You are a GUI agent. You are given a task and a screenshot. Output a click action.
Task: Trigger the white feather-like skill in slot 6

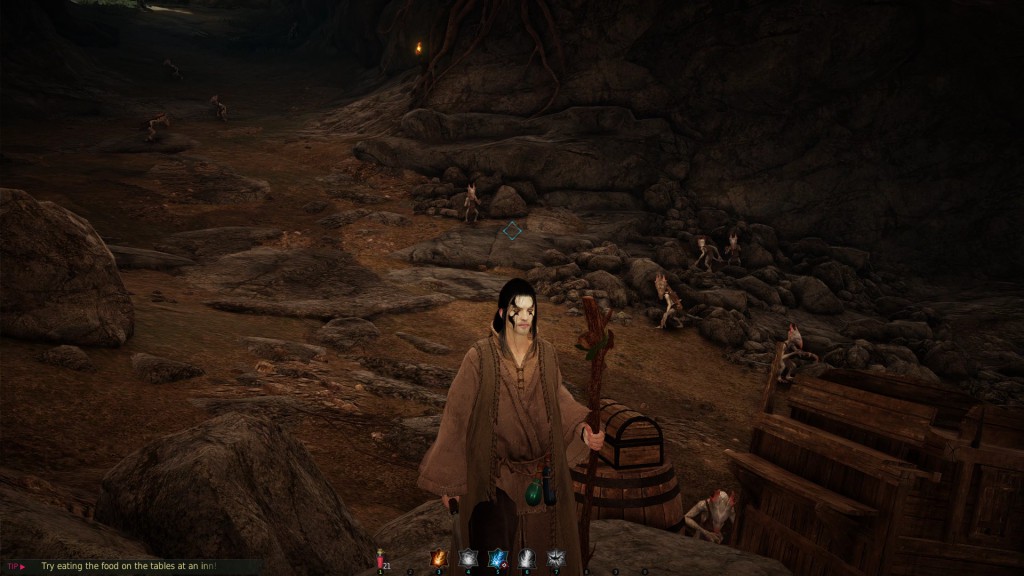pyautogui.click(x=526, y=558)
